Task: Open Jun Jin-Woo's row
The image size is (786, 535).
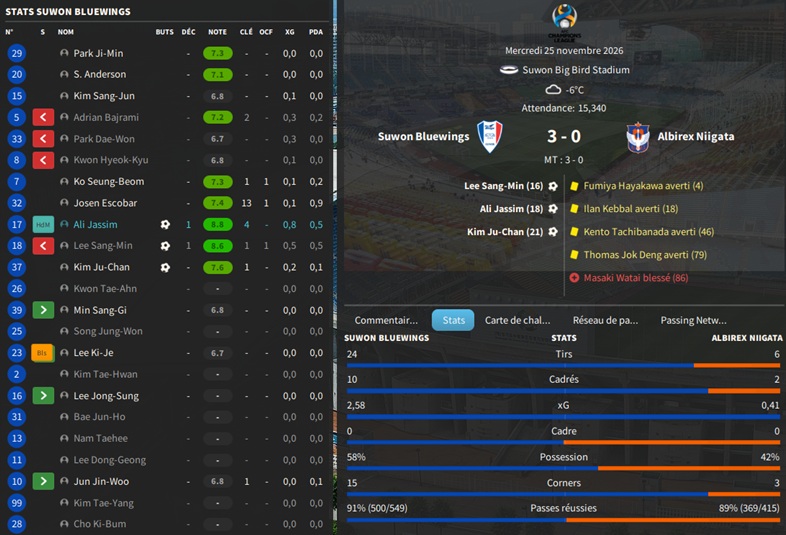Action: [100, 481]
